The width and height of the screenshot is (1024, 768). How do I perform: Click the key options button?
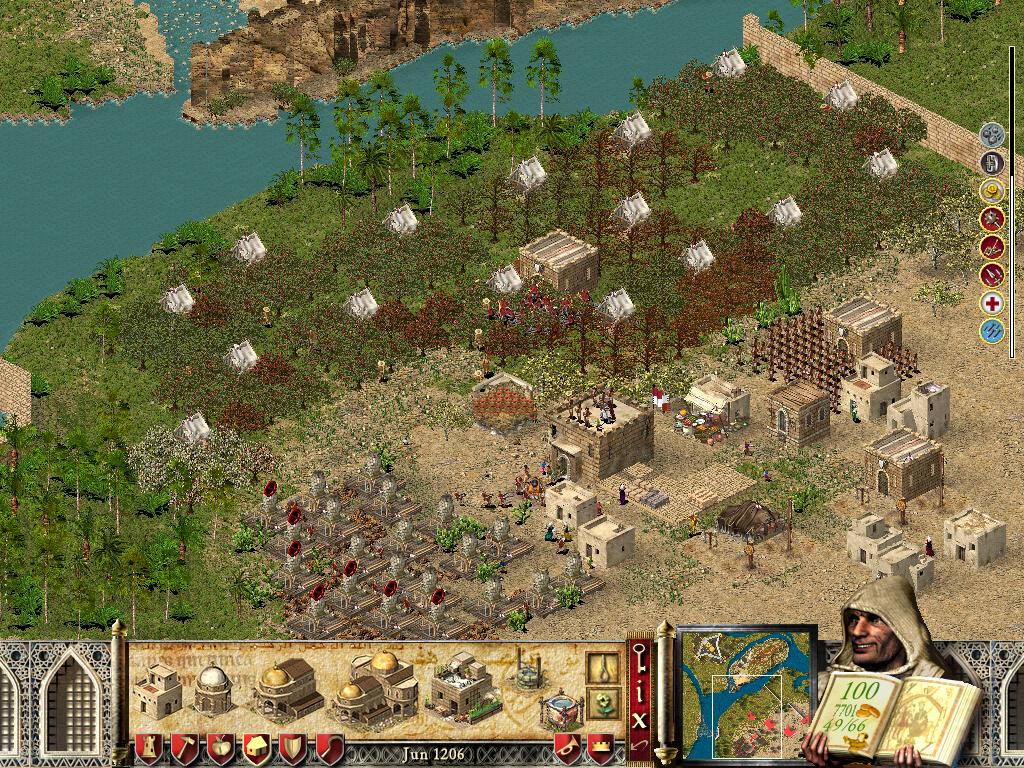[x=639, y=661]
